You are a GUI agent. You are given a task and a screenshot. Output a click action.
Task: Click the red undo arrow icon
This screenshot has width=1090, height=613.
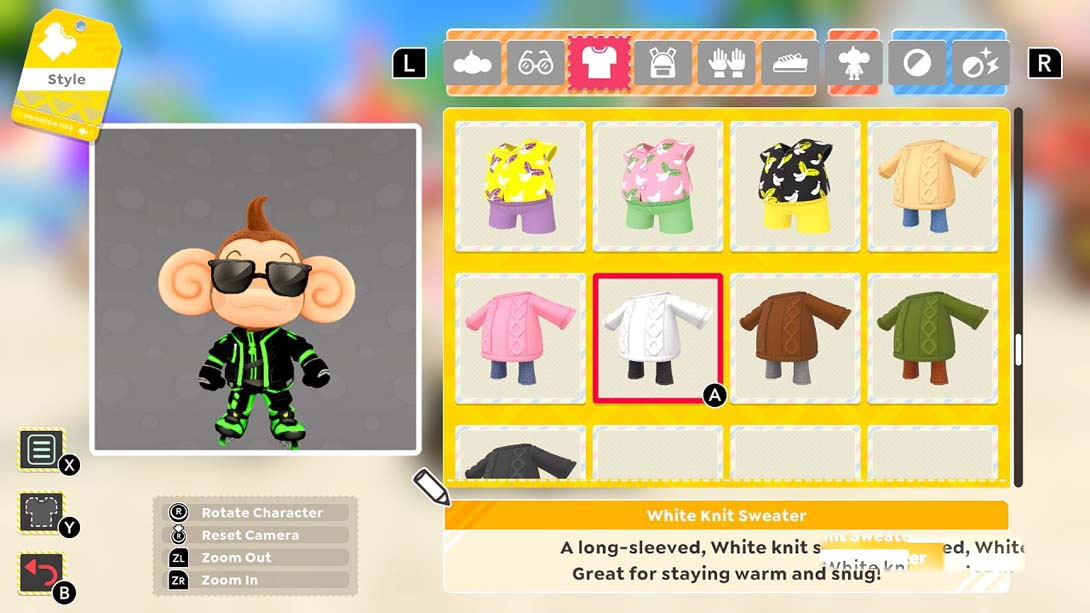click(41, 574)
